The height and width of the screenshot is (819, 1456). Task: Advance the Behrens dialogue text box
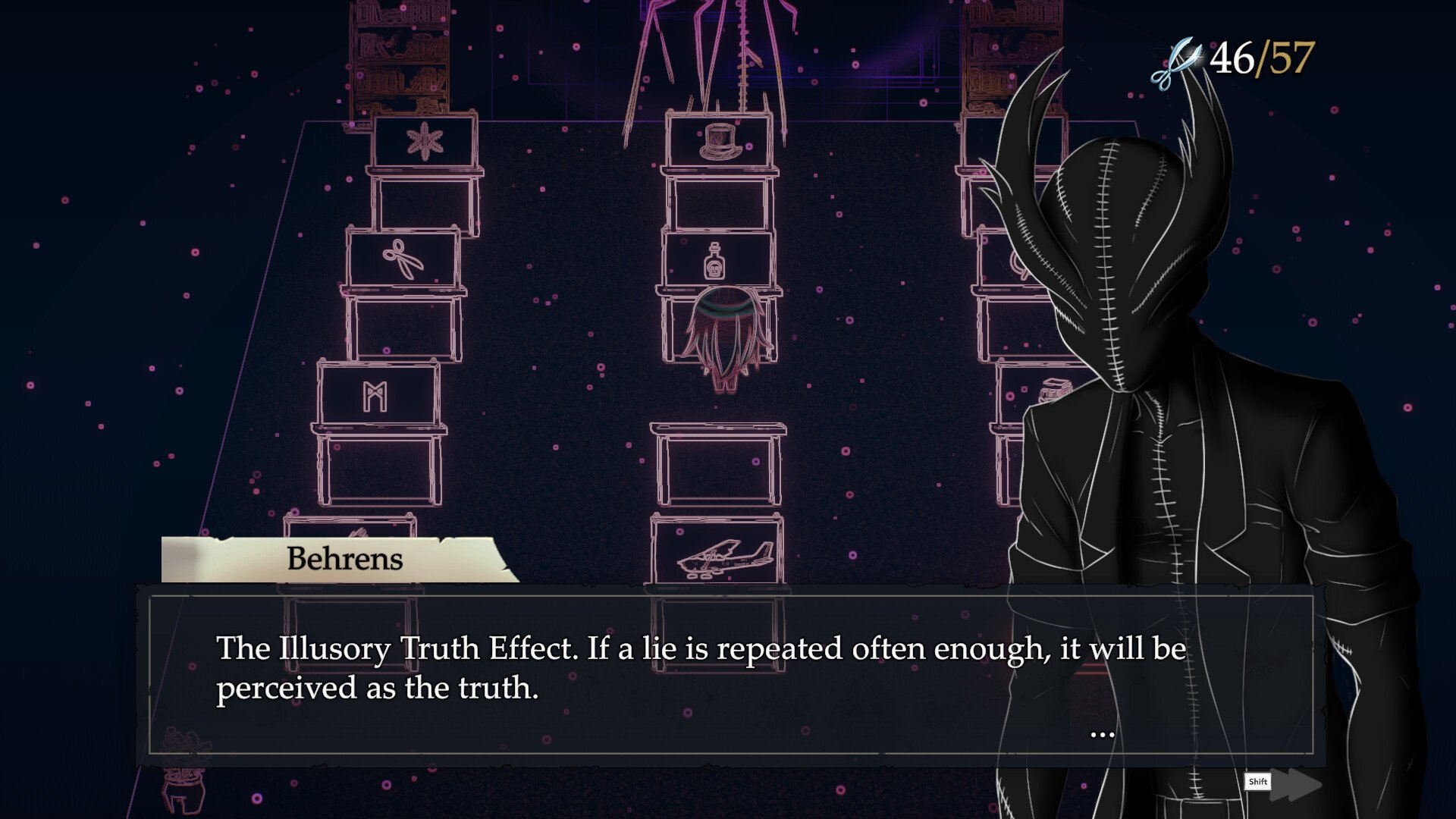click(730, 673)
